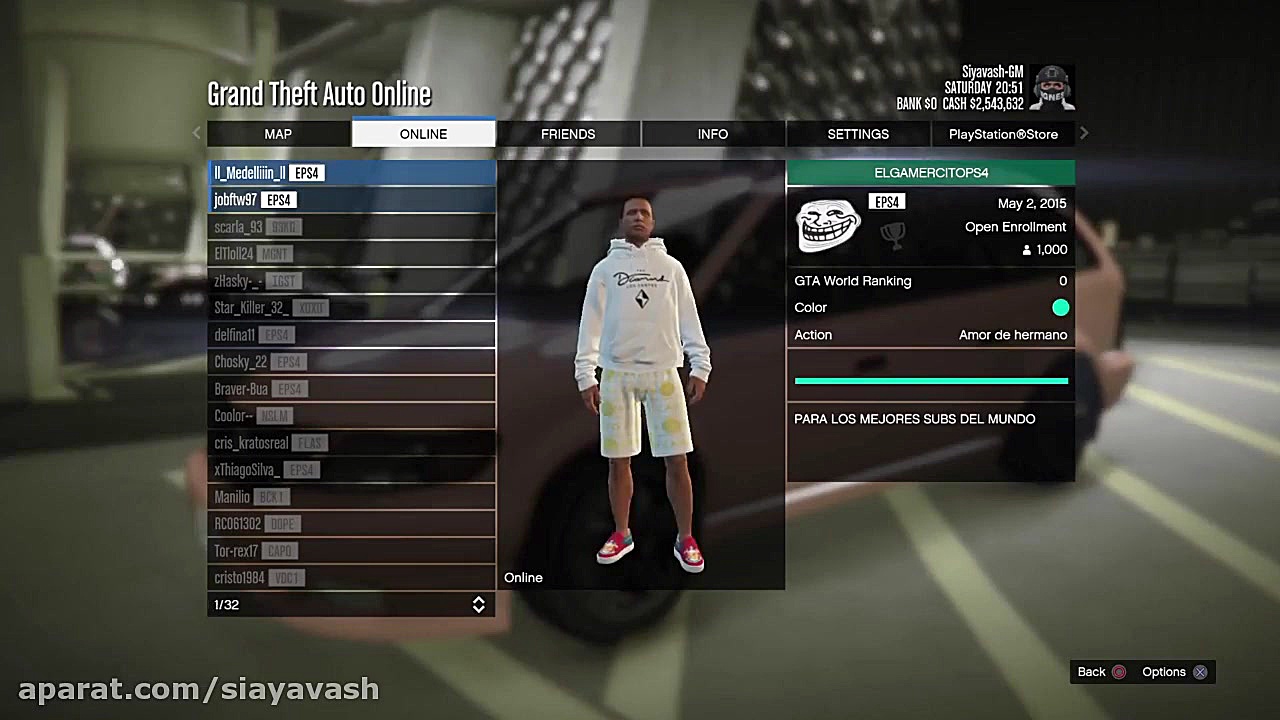
Task: Choose player delfina11 in the list
Action: point(351,335)
